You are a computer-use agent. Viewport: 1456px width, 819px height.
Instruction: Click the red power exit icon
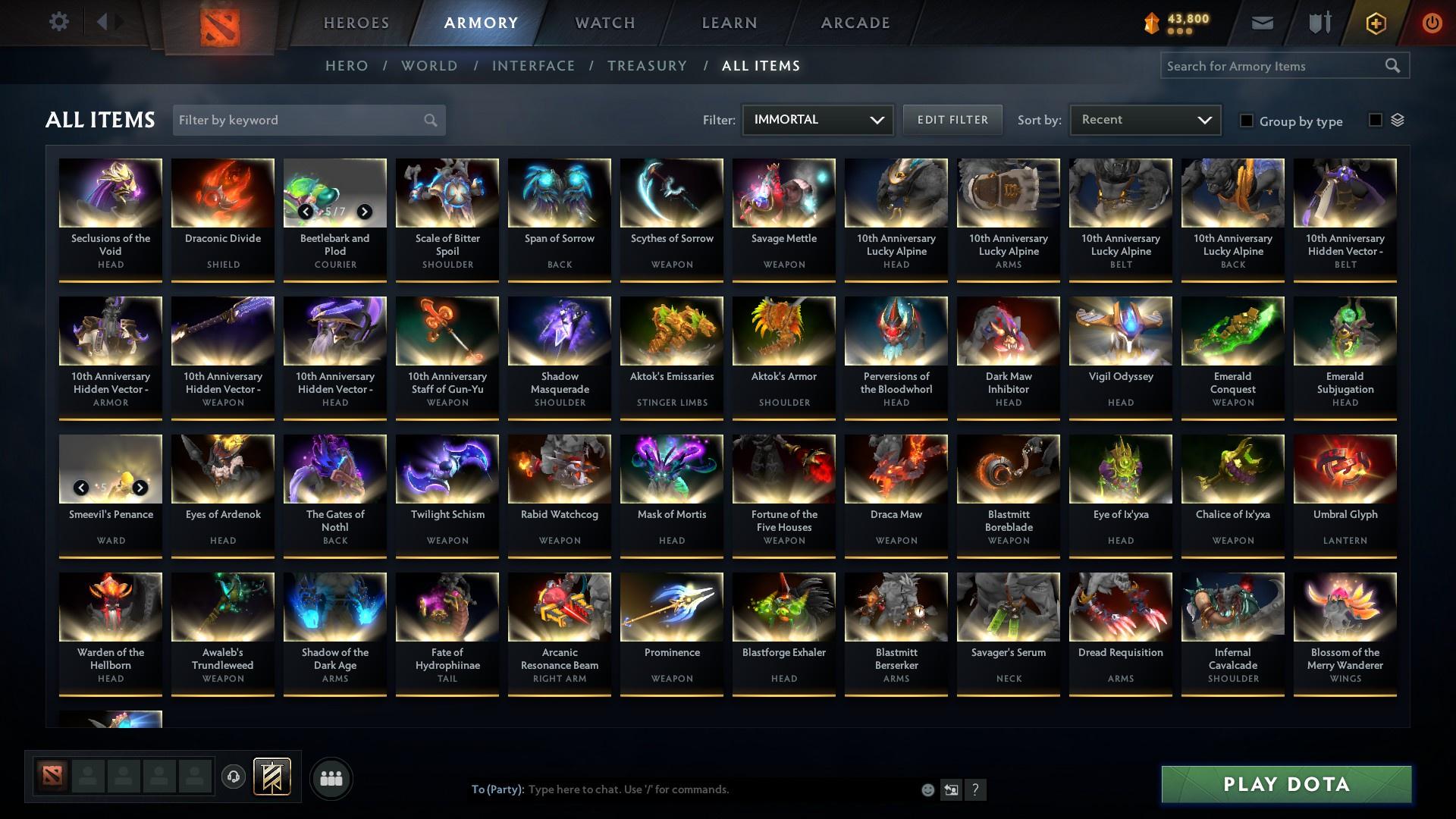[1432, 23]
